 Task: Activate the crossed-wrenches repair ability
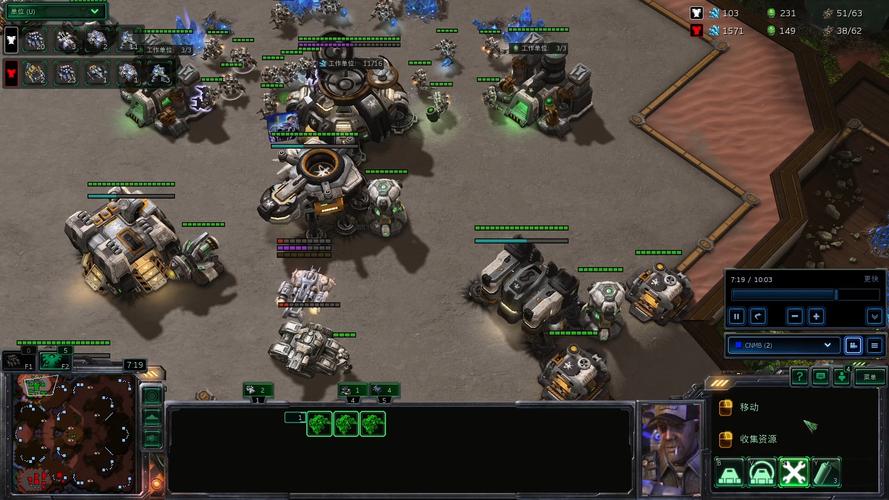click(793, 472)
